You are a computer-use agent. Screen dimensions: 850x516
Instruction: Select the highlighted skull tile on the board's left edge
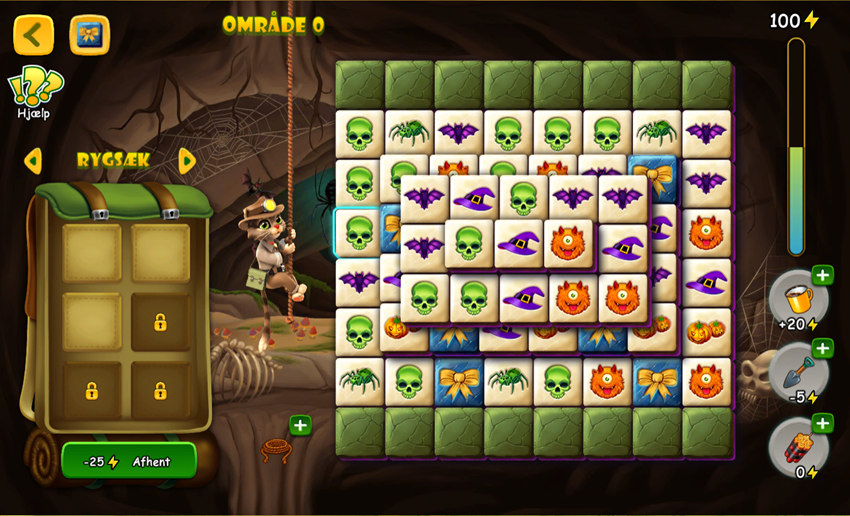pos(358,232)
